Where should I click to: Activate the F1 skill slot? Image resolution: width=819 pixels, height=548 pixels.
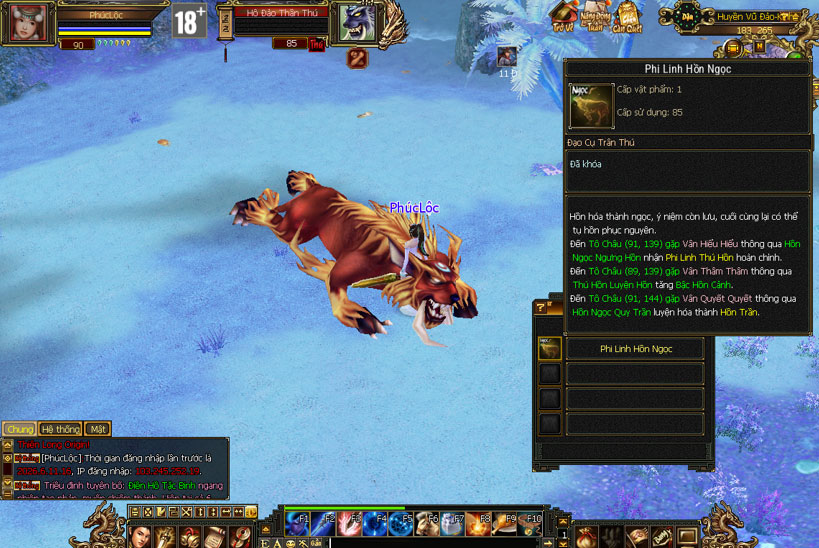pos(297,522)
